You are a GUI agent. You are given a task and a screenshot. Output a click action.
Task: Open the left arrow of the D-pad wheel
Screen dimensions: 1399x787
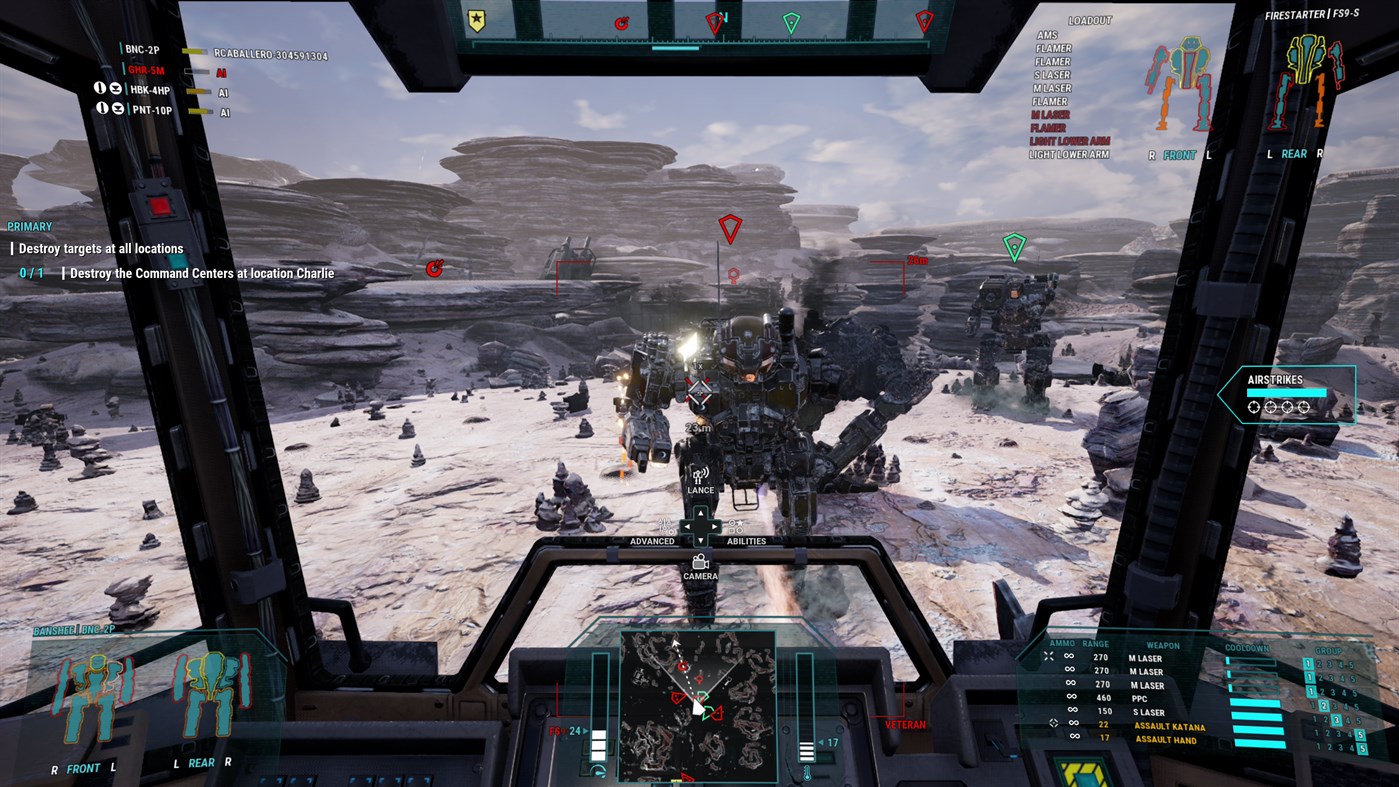point(687,525)
